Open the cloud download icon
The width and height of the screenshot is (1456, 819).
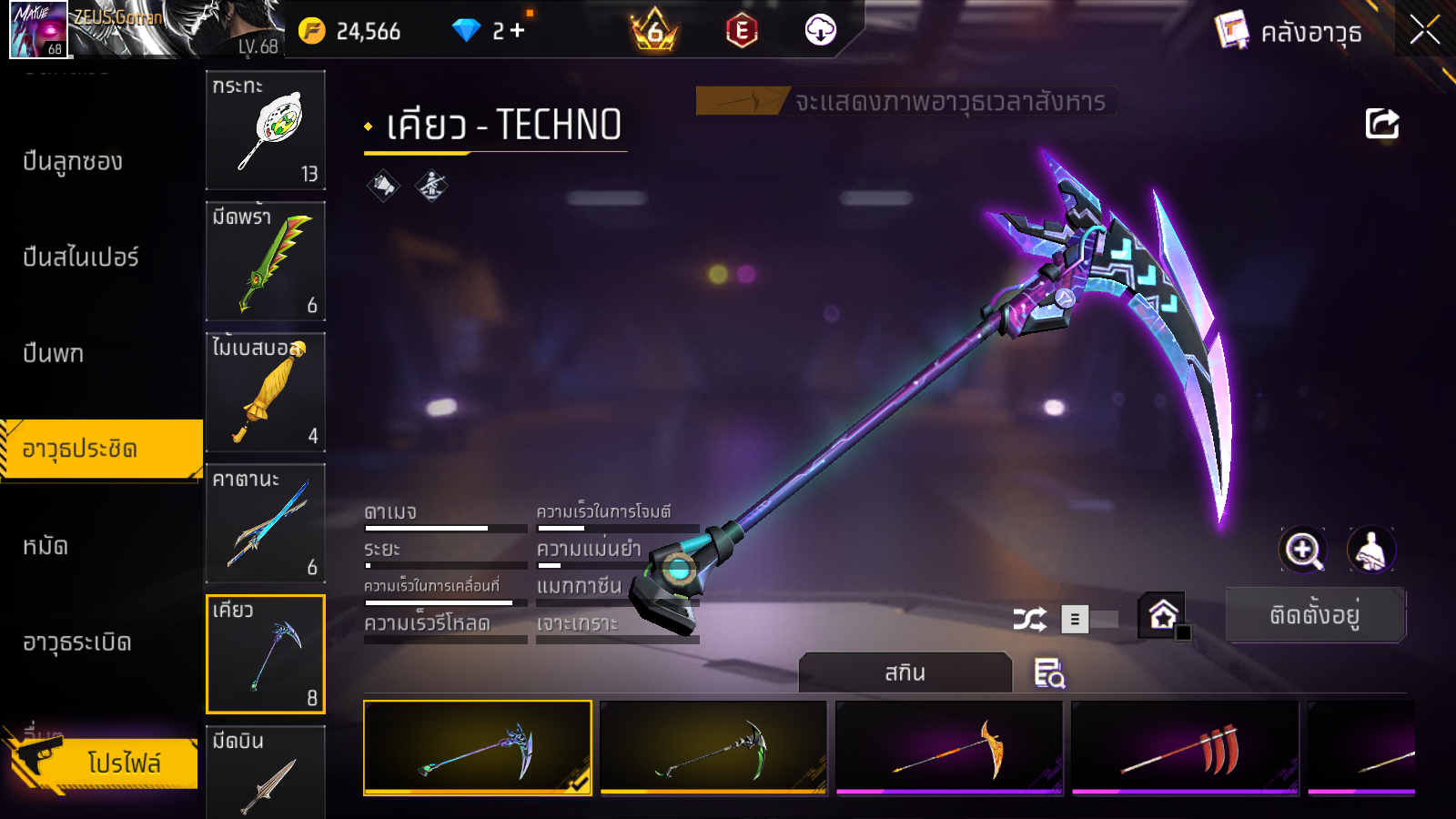(820, 31)
